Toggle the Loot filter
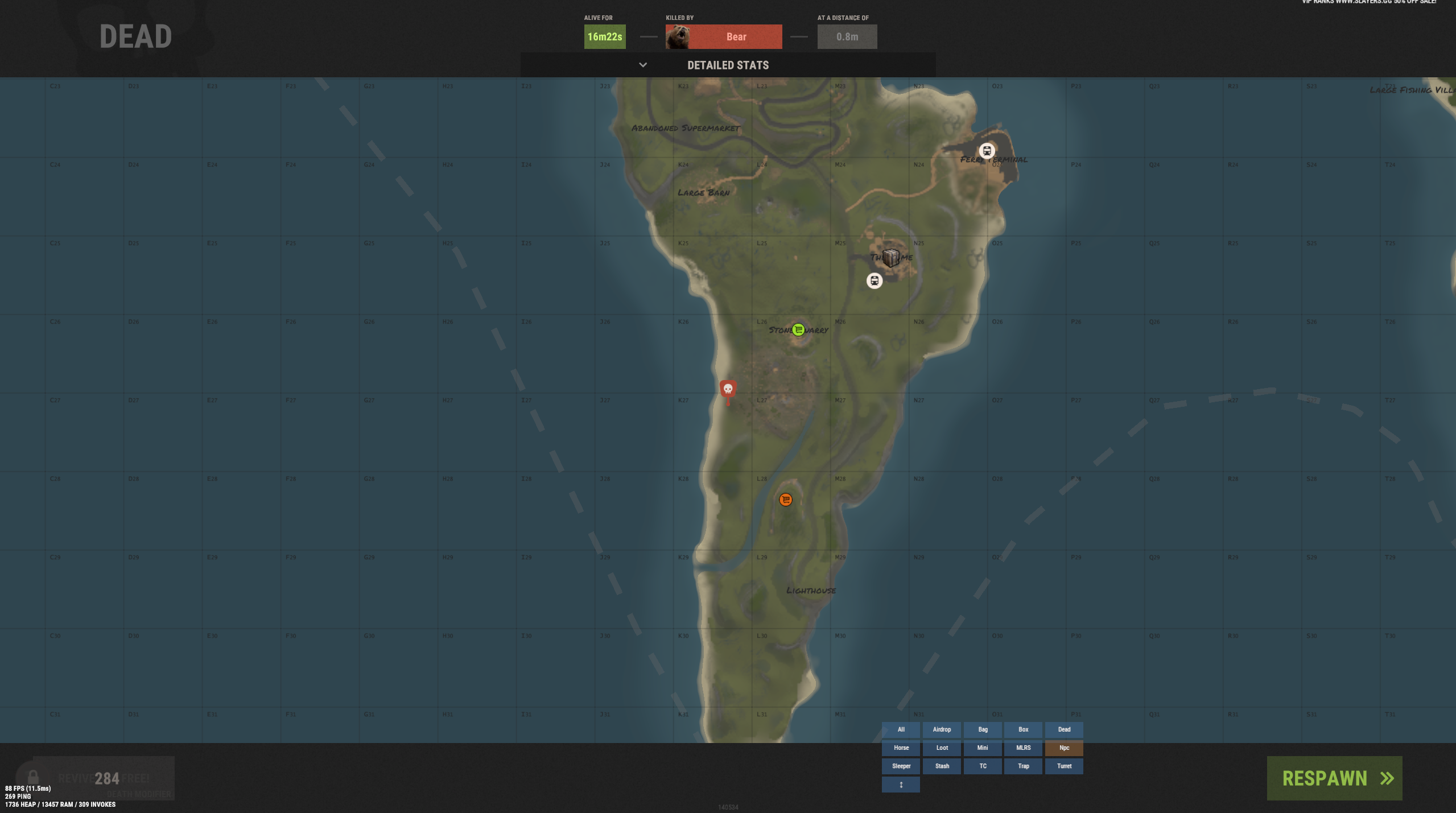1456x813 pixels. 942,748
